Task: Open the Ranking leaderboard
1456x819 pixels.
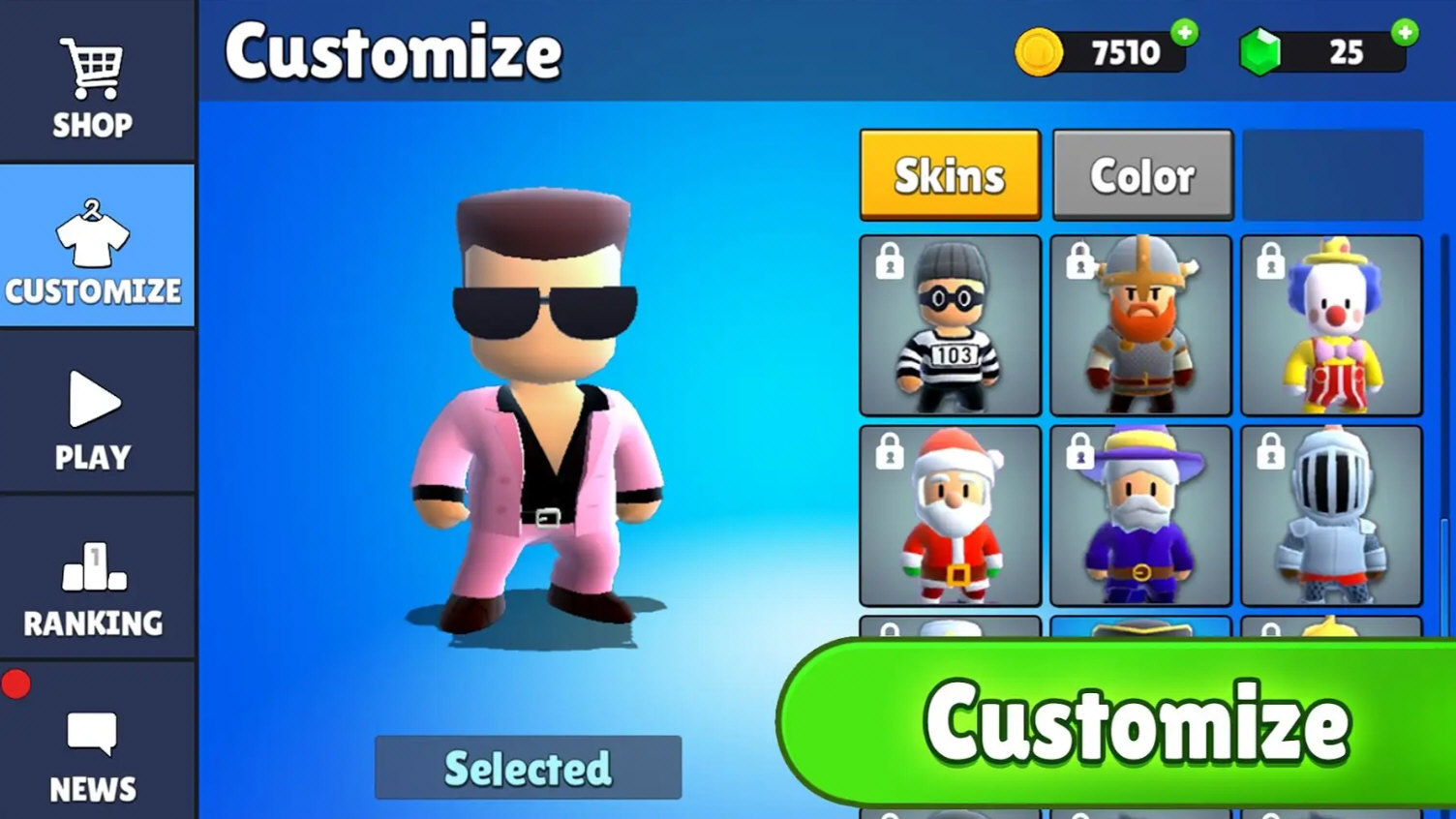Action: [94, 584]
